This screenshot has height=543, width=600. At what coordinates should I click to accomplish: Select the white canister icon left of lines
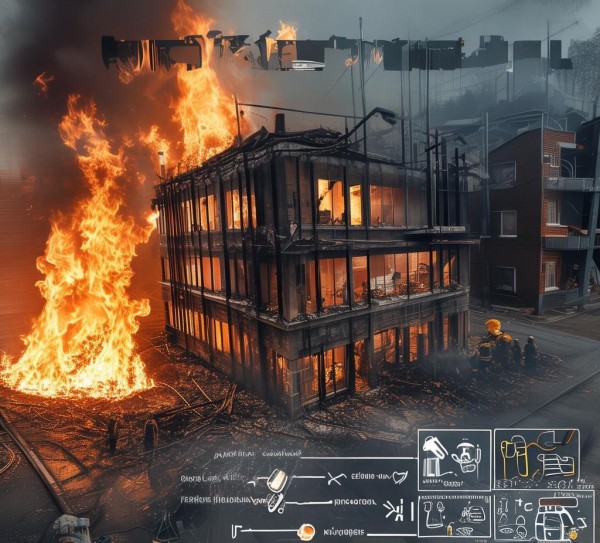click(277, 482)
